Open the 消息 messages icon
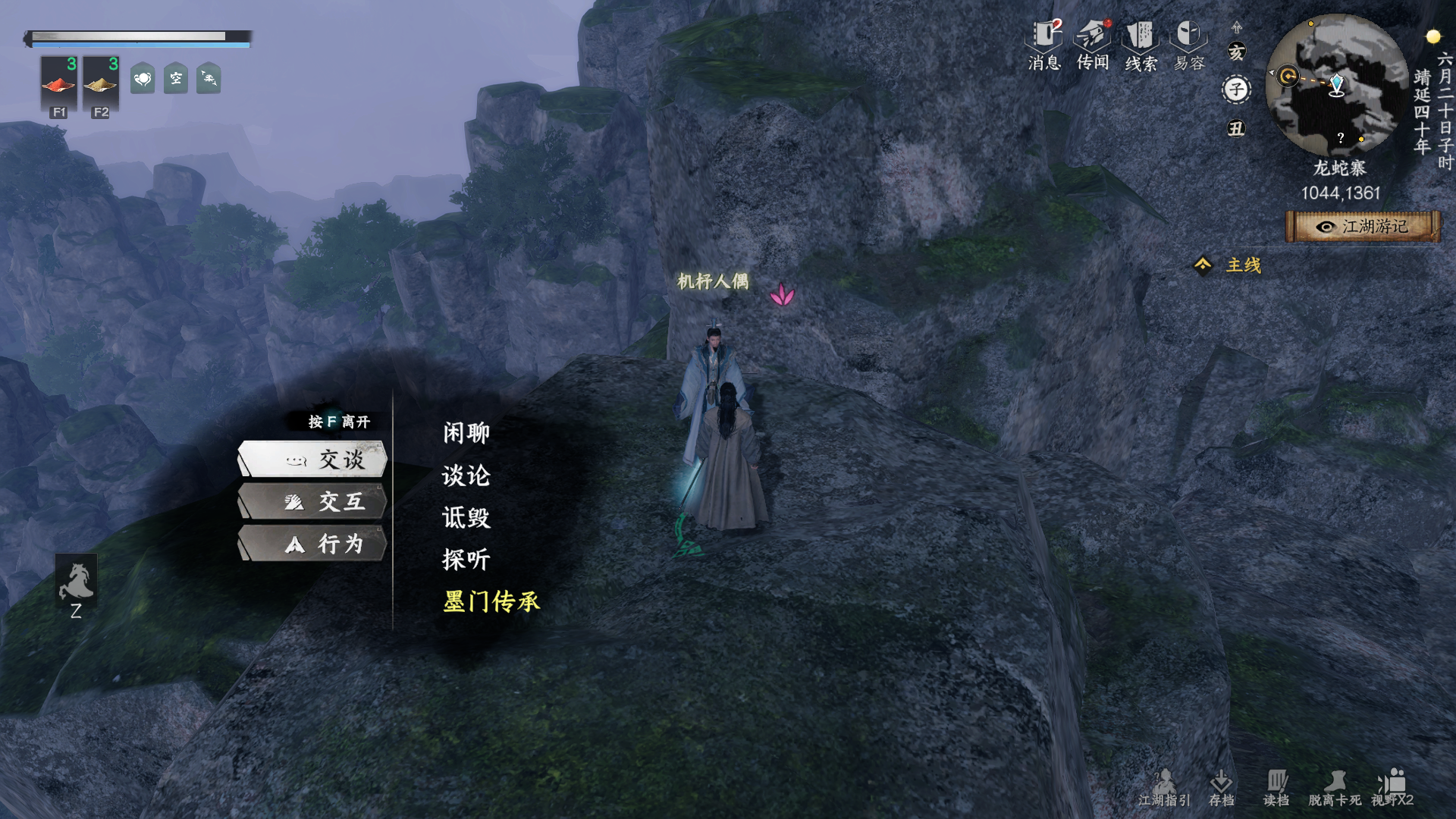 1044,45
